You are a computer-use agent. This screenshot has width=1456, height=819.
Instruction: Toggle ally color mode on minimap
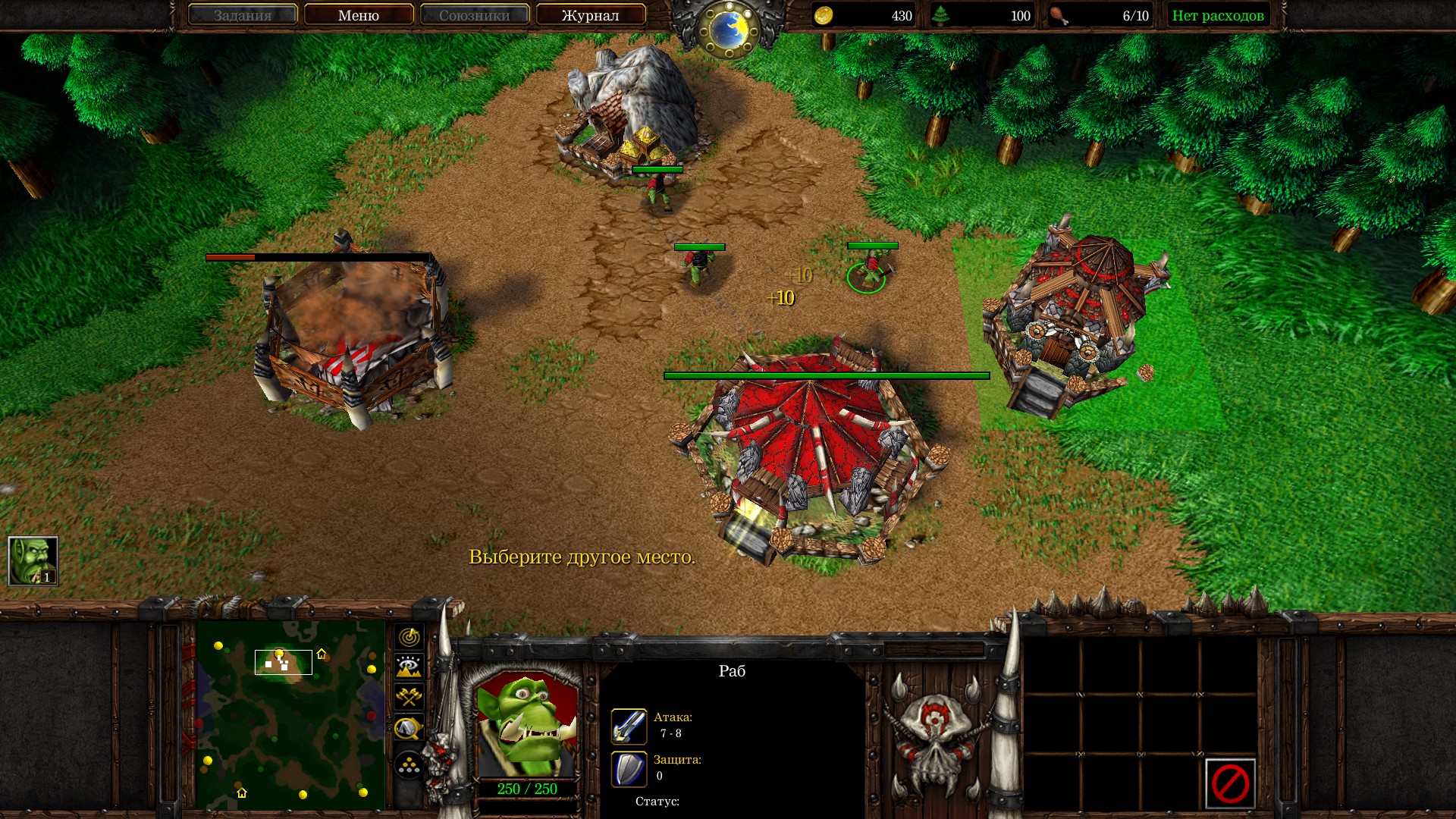pos(409,697)
